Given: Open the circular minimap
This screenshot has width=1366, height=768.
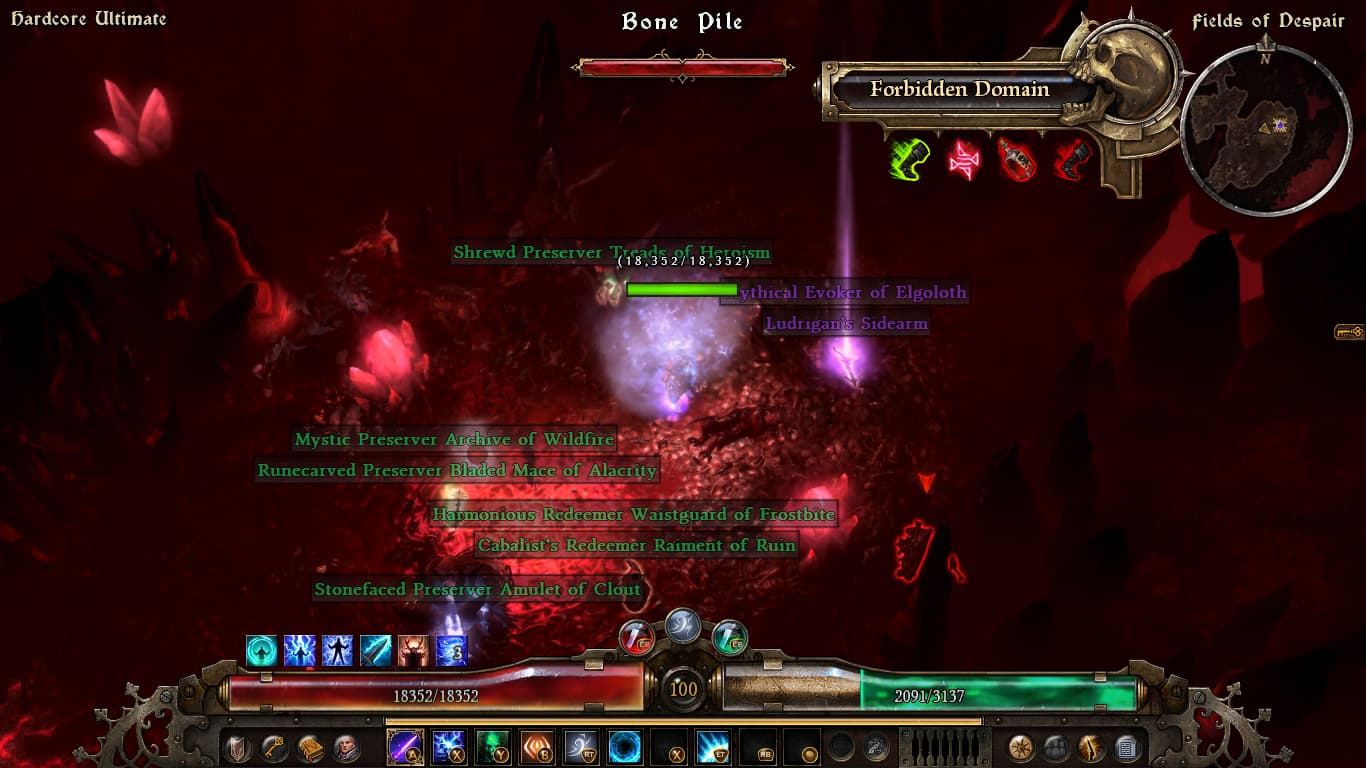Looking at the screenshot, I should pyautogui.click(x=1265, y=129).
